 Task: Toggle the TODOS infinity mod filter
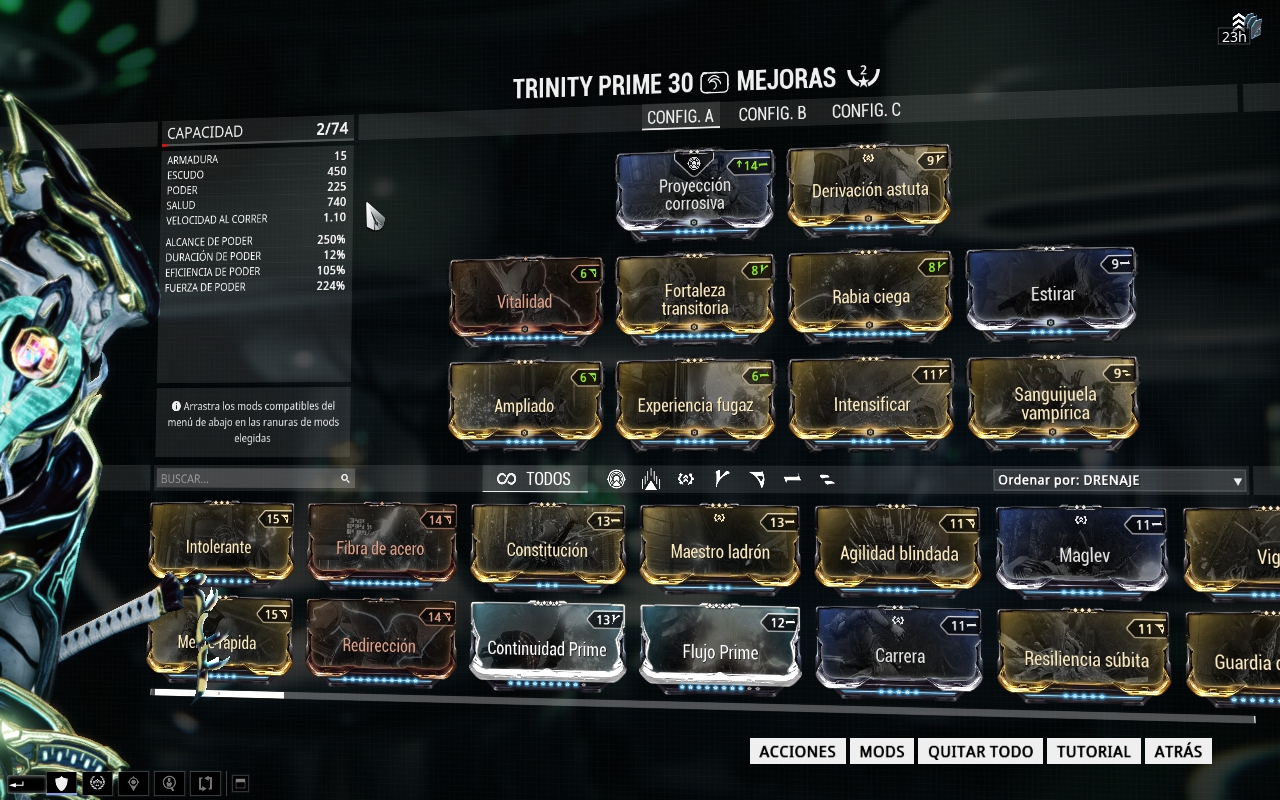click(x=535, y=478)
